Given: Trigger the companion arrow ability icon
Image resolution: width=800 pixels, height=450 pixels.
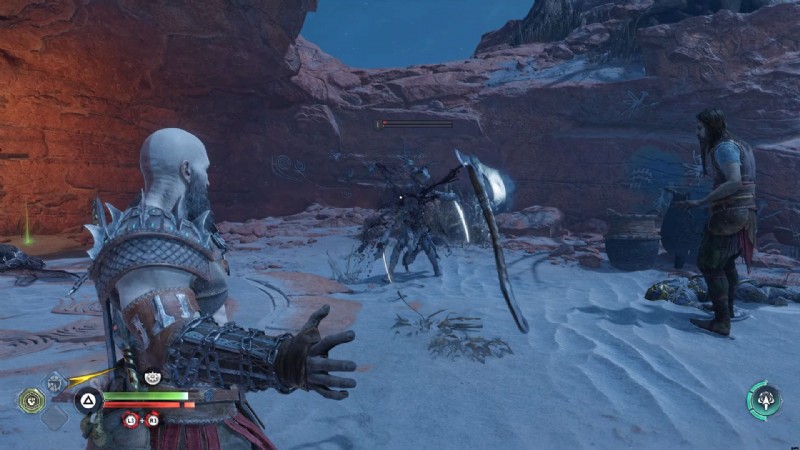Looking at the screenshot, I should click(x=764, y=399).
